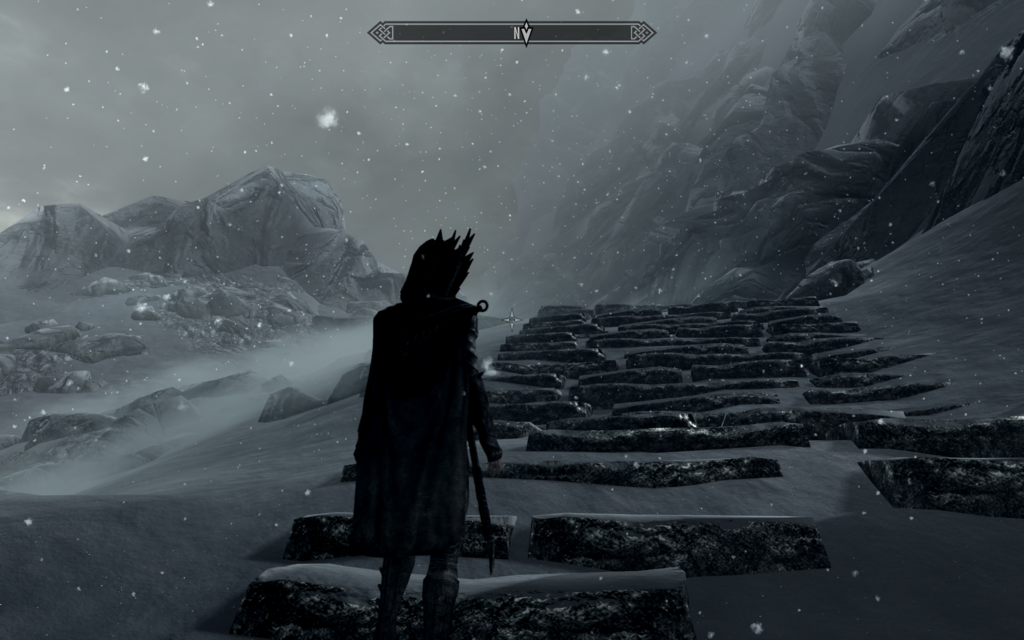The width and height of the screenshot is (1024, 640).
Task: Click the compass bar's north marker
Action: coord(519,33)
